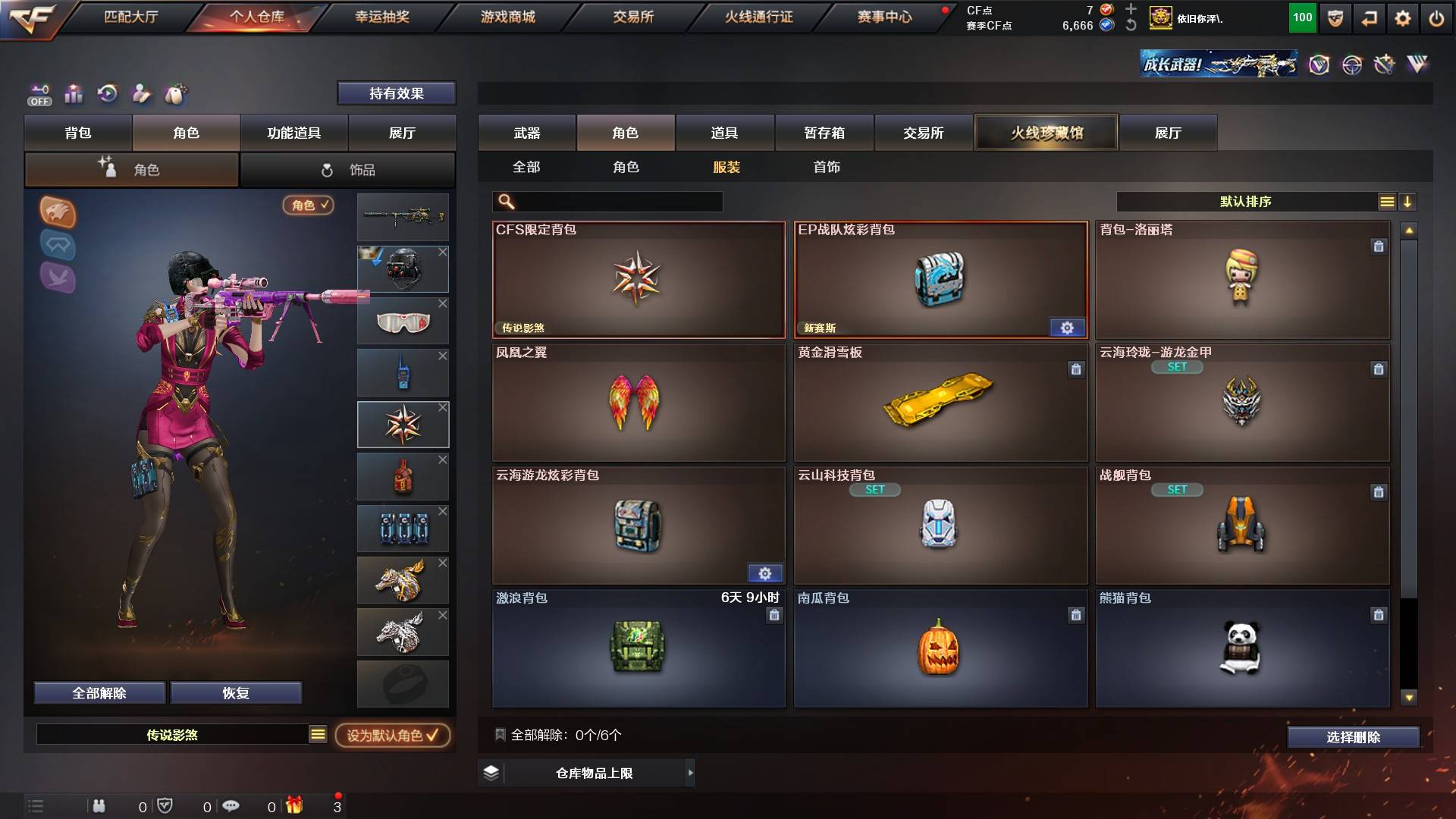
Task: Toggle the key OFF switch above character panel
Action: tap(39, 93)
